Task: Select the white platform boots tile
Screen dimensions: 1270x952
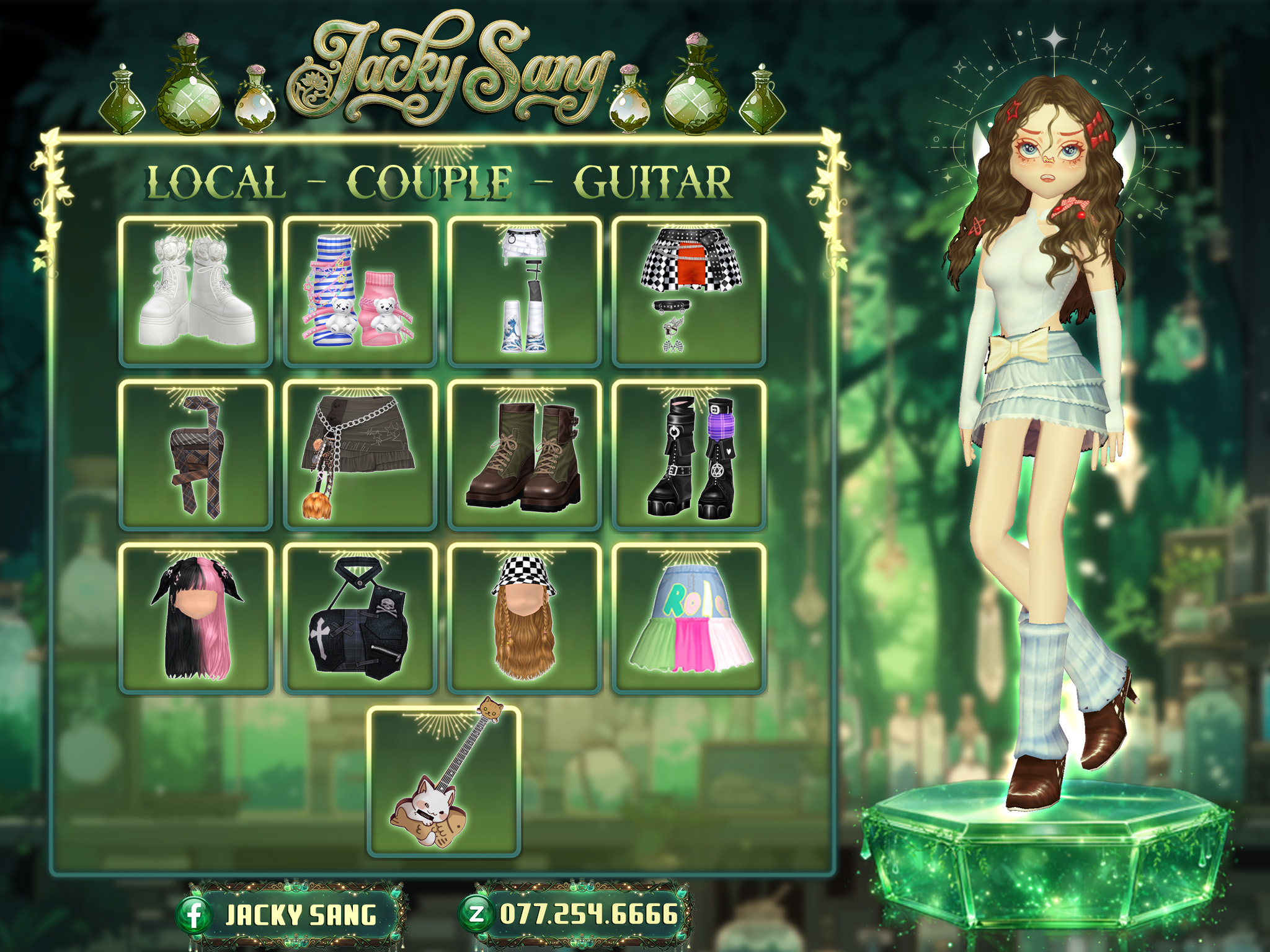Action: pyautogui.click(x=196, y=291)
